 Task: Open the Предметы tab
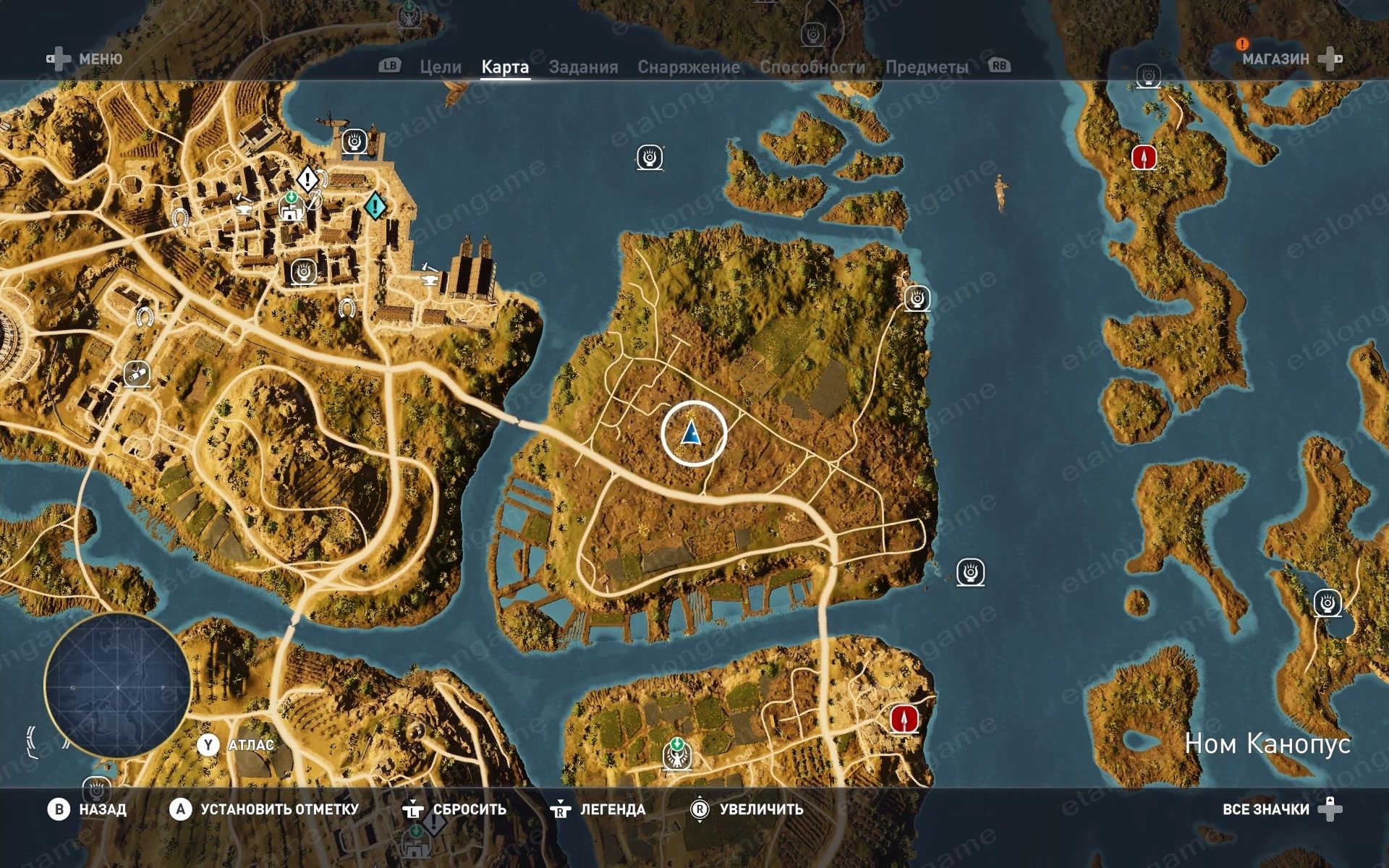(927, 67)
